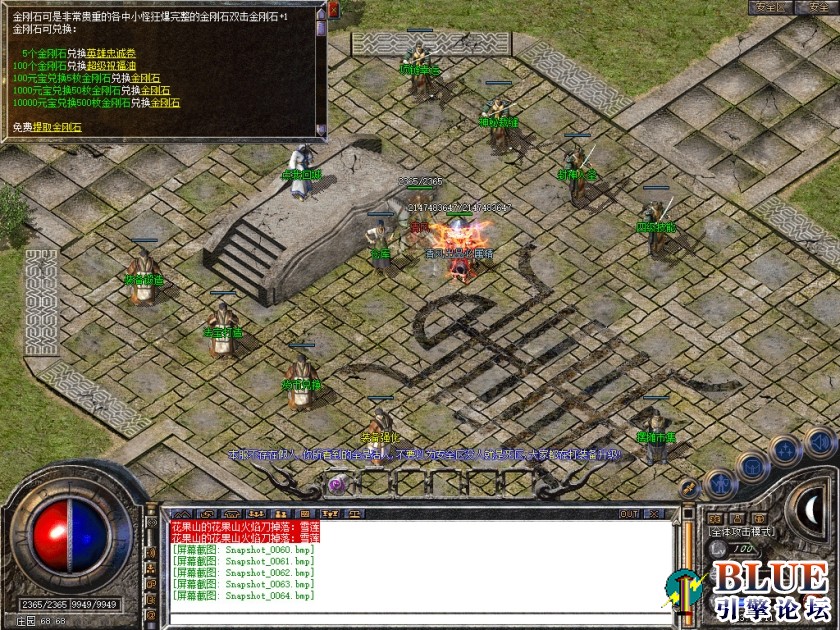Click the OUT button on chat bar

pyautogui.click(x=628, y=514)
